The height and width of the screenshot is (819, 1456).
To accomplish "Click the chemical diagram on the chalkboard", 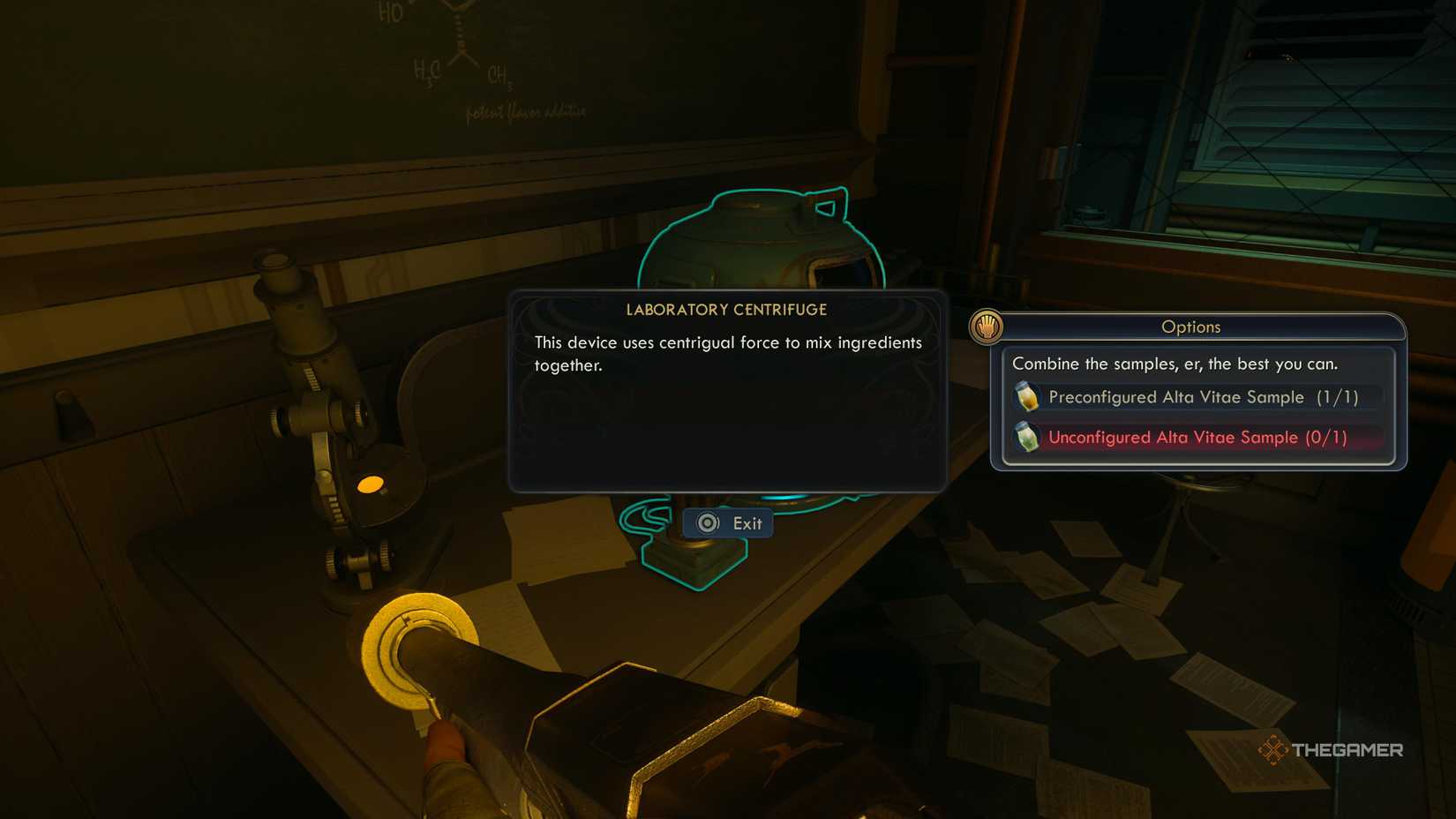I will coord(450,40).
